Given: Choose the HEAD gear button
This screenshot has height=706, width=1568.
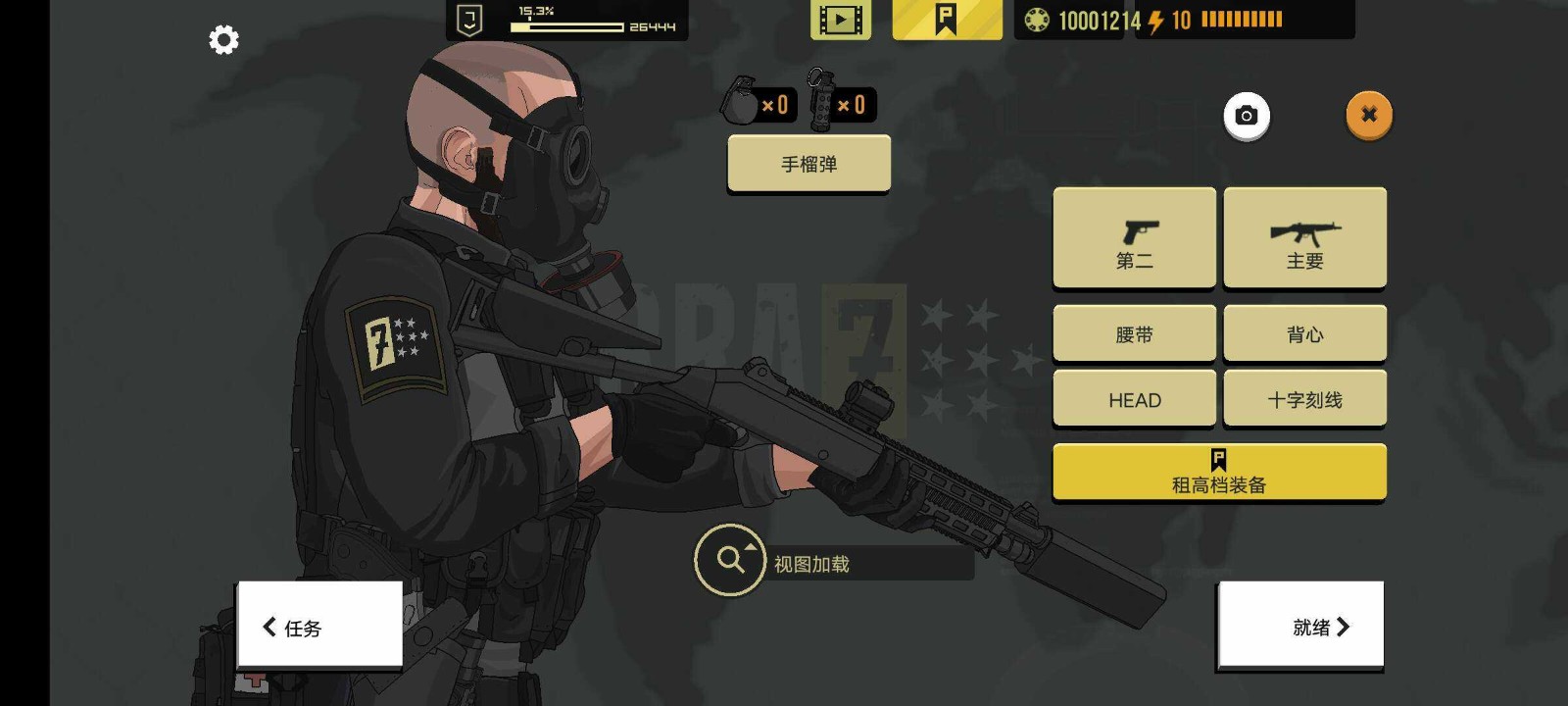Looking at the screenshot, I should click(x=1134, y=399).
